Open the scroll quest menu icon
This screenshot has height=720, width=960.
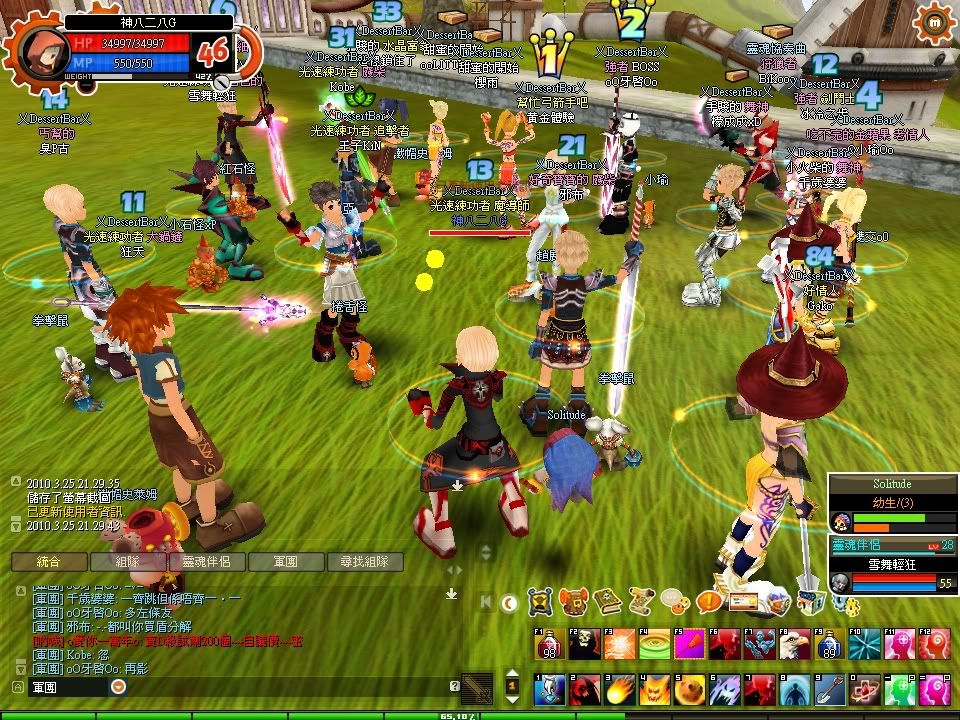pyautogui.click(x=642, y=602)
